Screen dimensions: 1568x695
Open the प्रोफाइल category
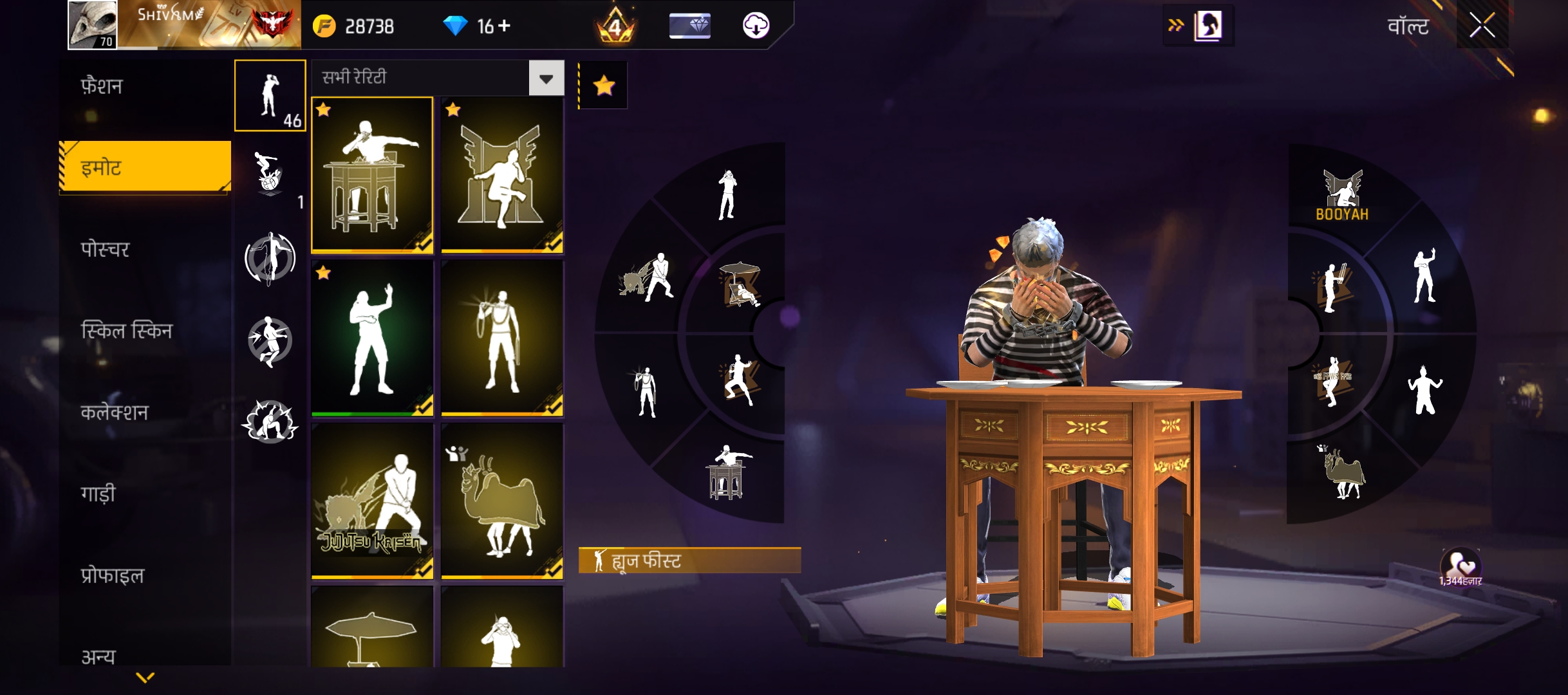(112, 575)
